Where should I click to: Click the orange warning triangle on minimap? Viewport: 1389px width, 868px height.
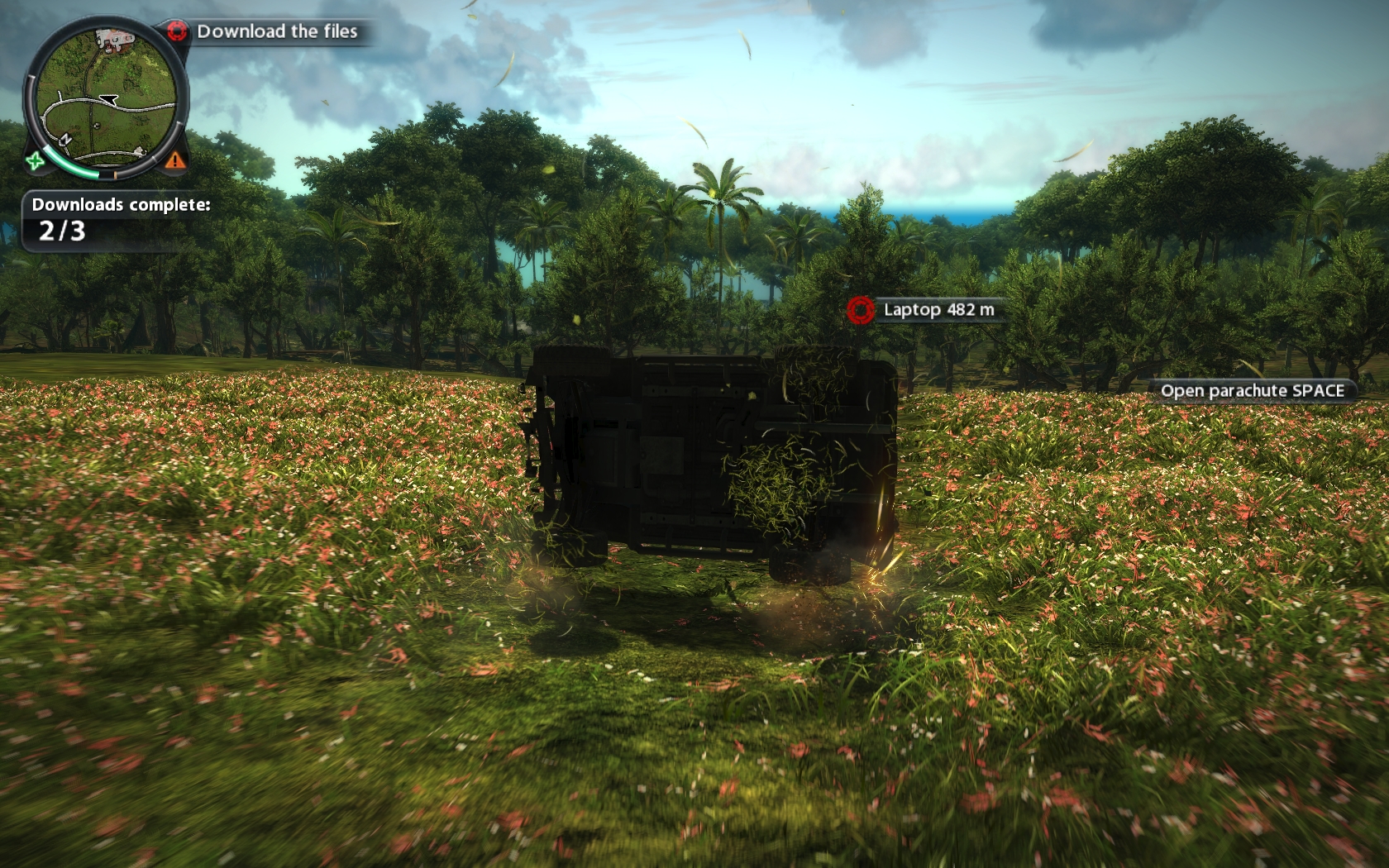(175, 160)
